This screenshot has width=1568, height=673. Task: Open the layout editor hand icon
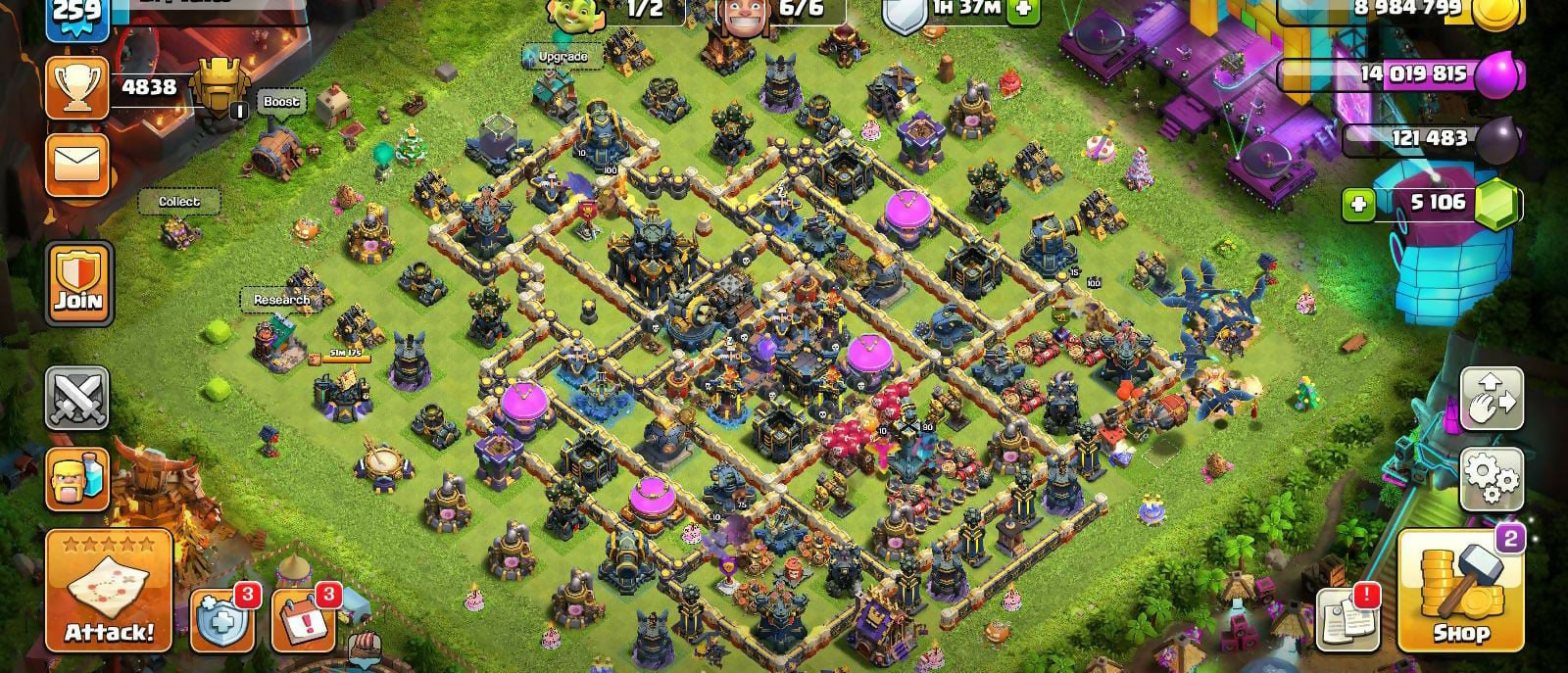pyautogui.click(x=1492, y=399)
